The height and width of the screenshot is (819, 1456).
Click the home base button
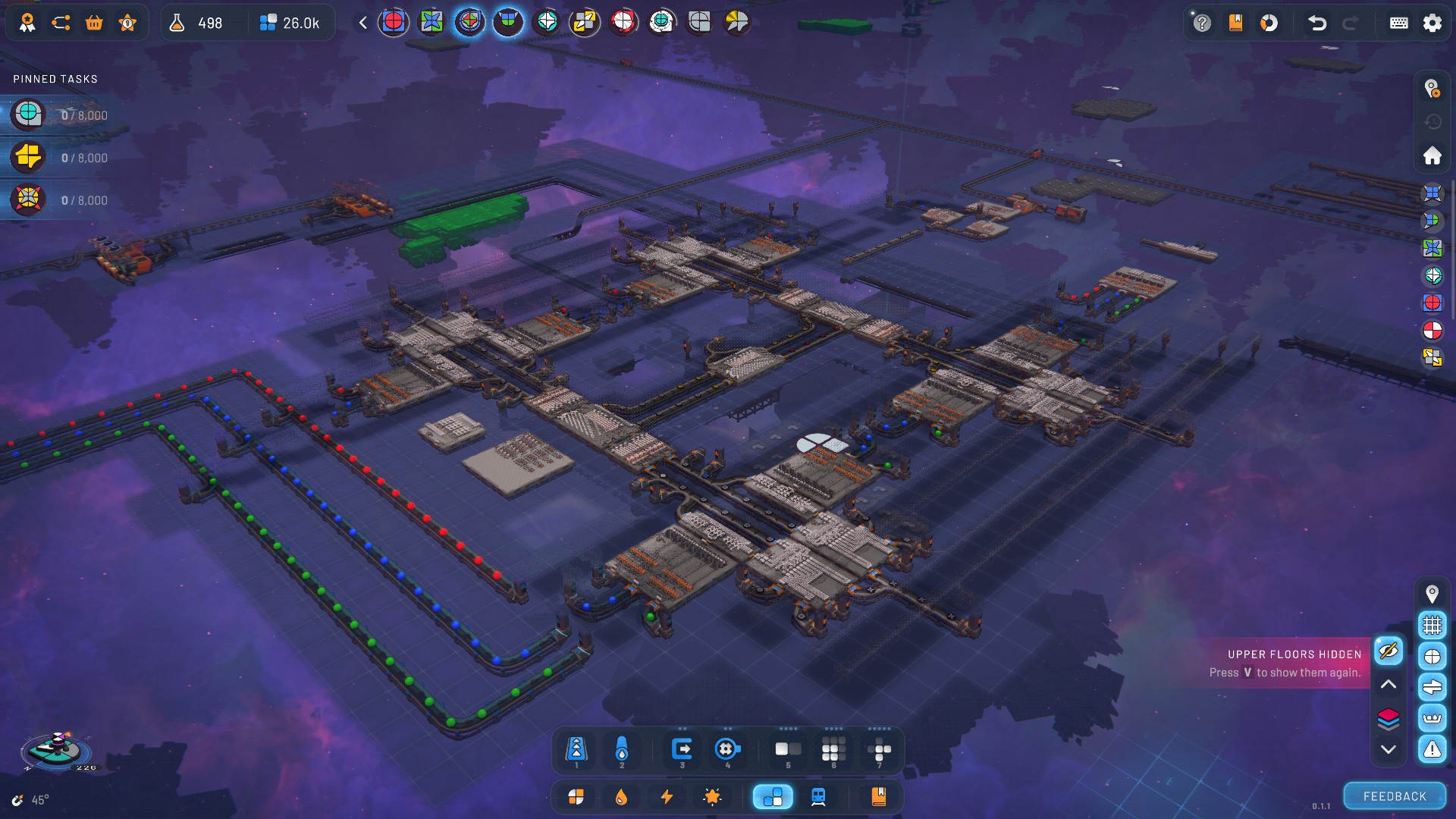tap(1432, 155)
